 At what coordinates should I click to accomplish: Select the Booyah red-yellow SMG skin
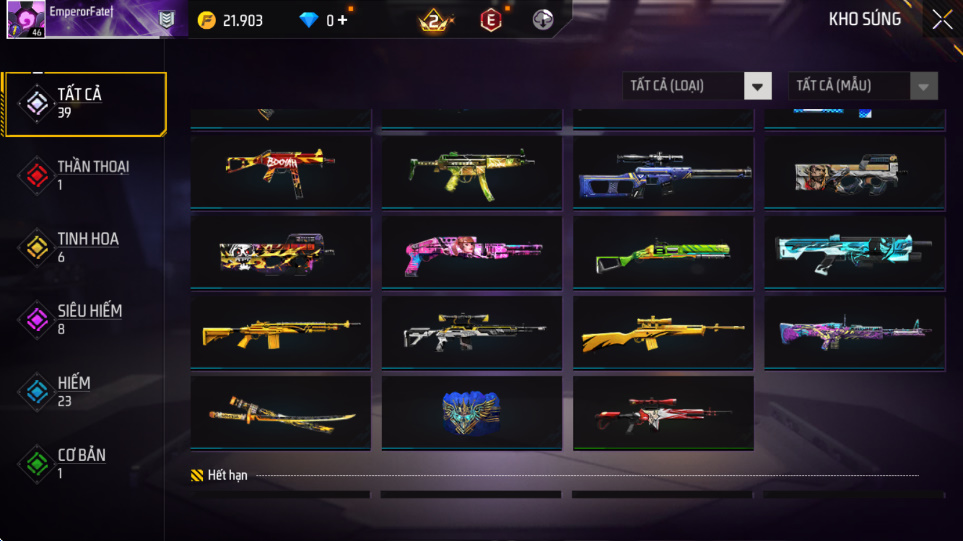point(280,172)
